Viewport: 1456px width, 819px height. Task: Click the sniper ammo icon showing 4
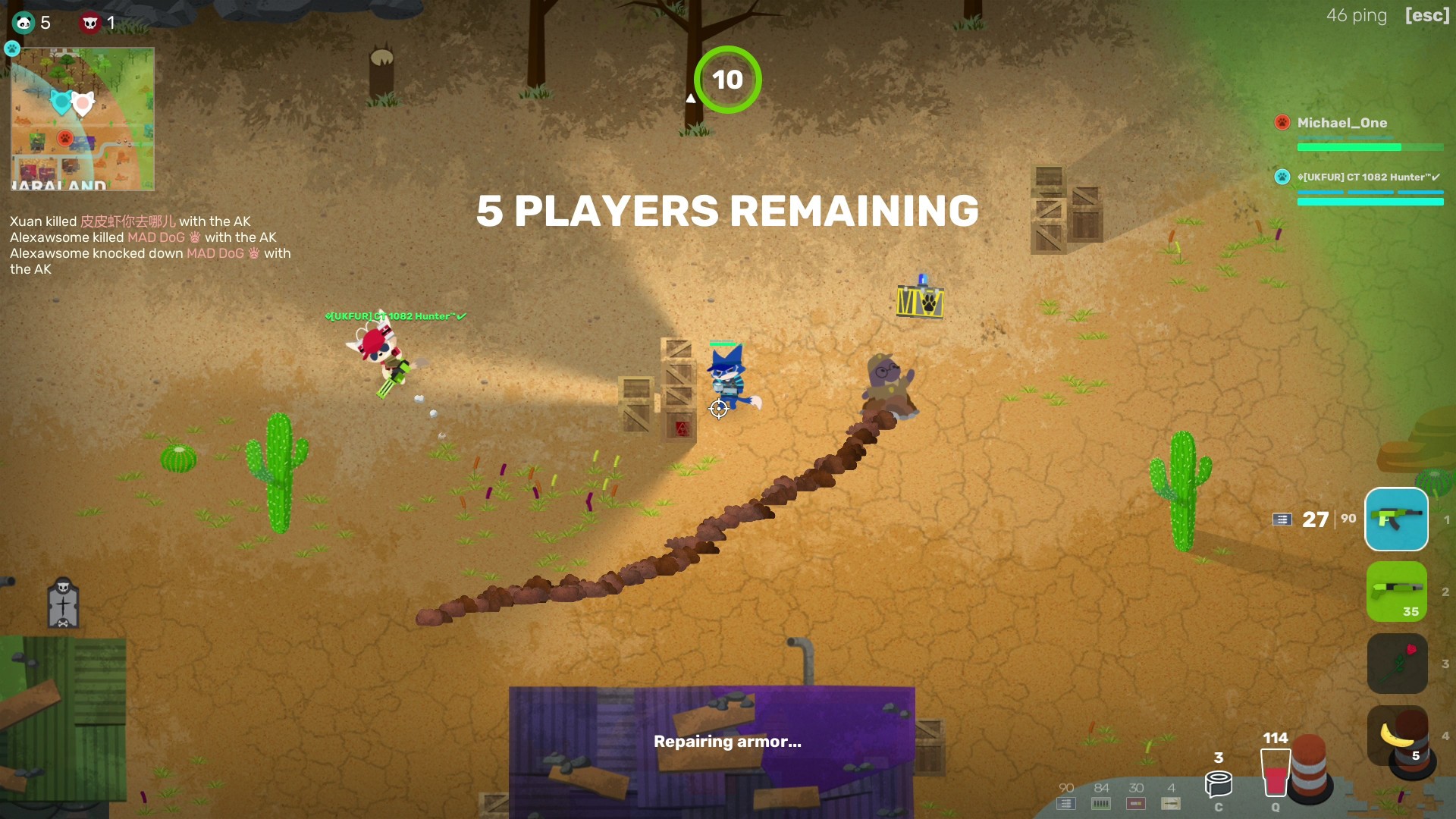tap(1171, 803)
